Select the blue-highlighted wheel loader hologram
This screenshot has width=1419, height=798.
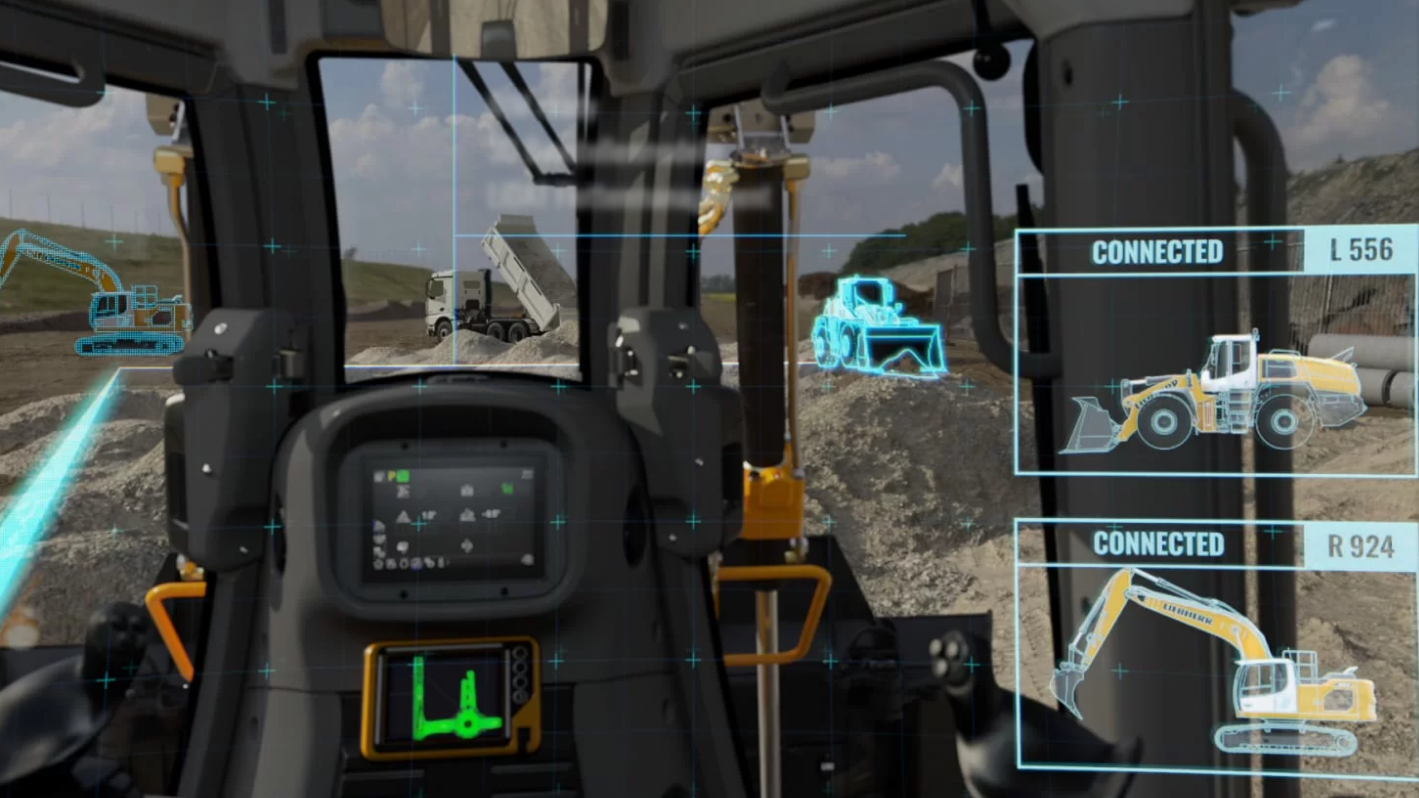tap(877, 328)
